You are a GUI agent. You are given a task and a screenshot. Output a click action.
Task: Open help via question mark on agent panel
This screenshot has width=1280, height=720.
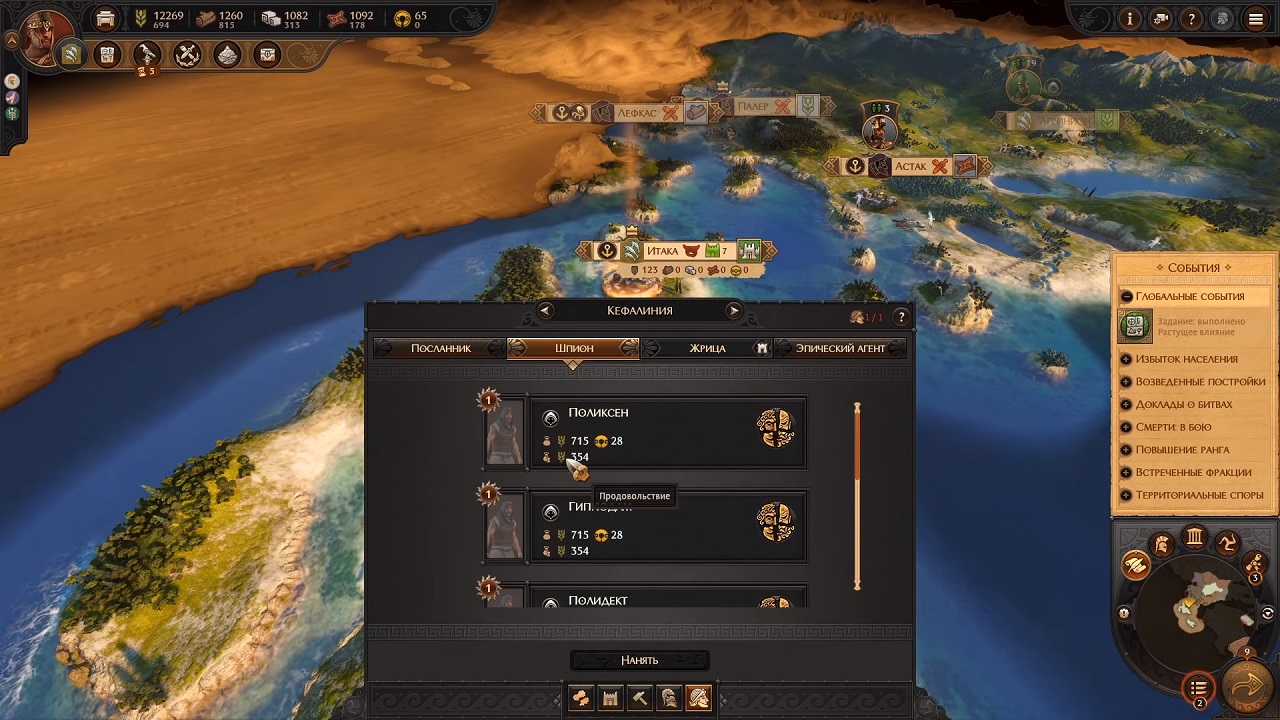[899, 316]
